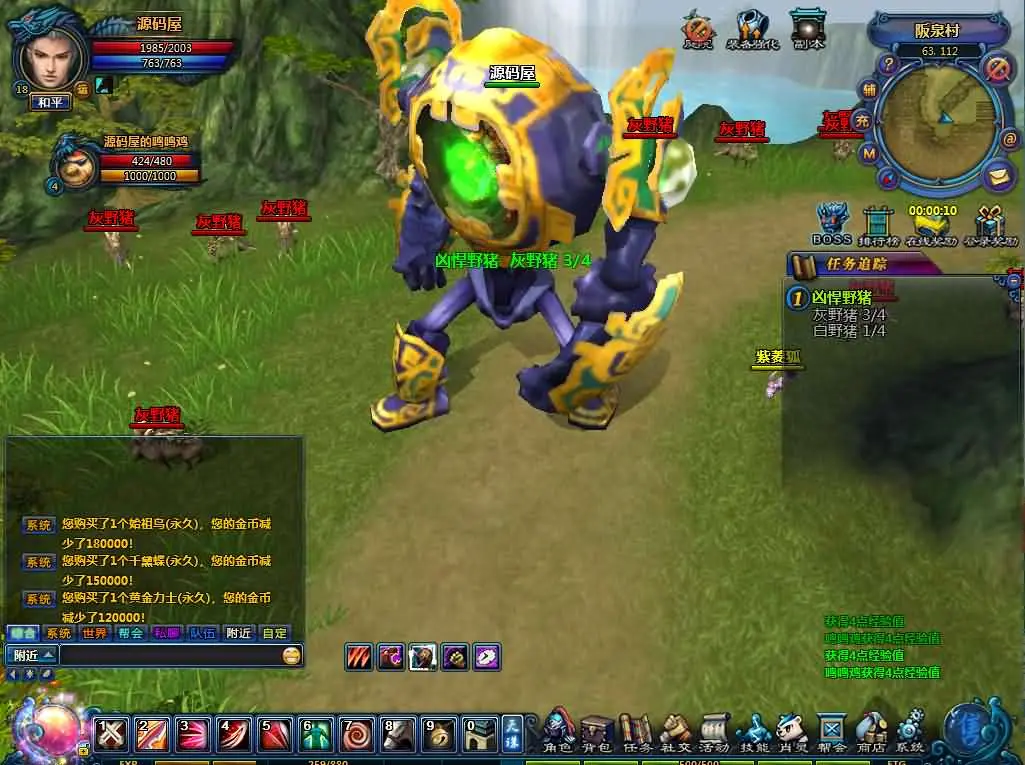Click the BOSS icon below the minimap
1025x765 pixels.
tap(831, 223)
